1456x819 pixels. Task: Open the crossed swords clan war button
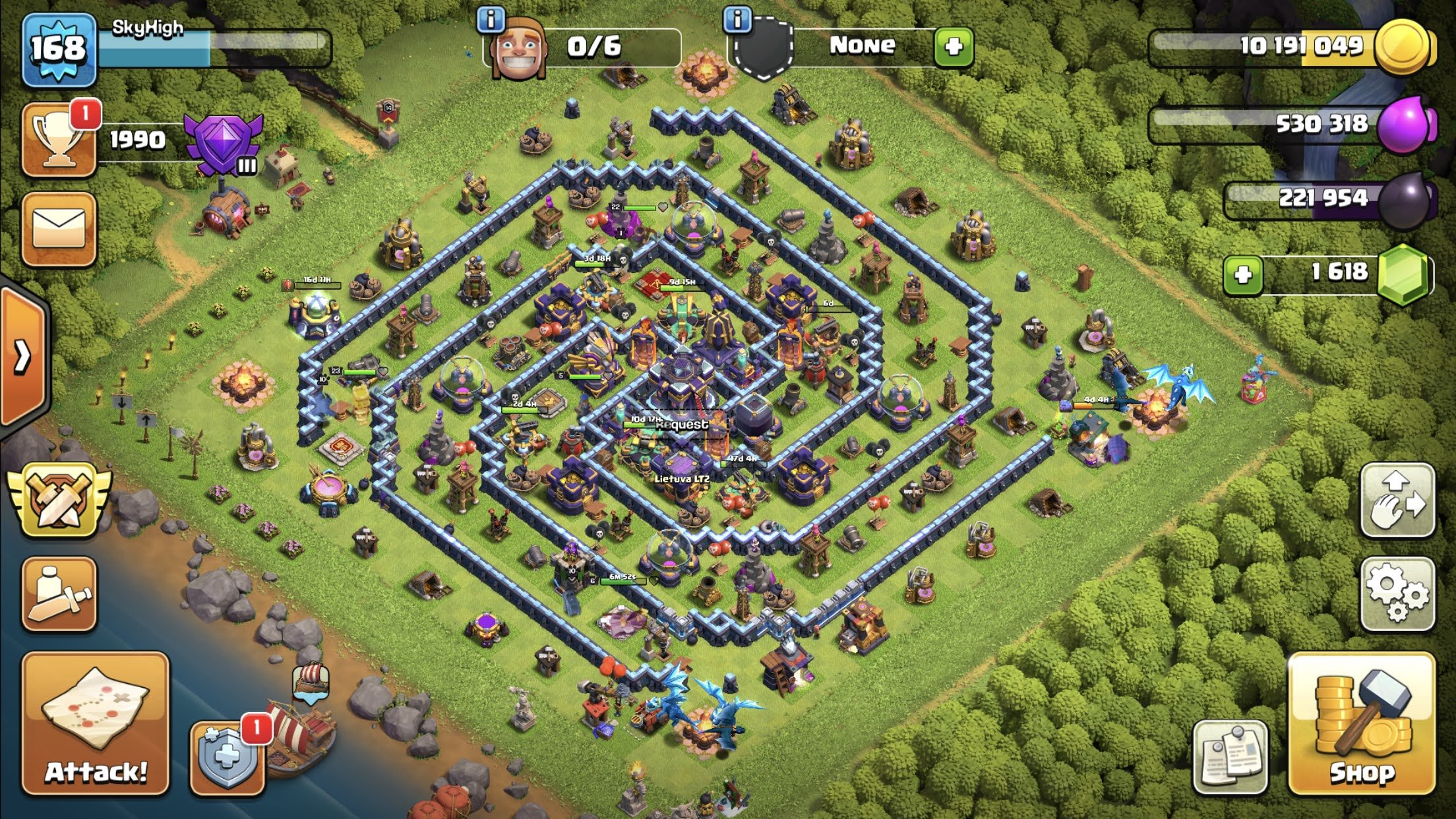pyautogui.click(x=59, y=501)
